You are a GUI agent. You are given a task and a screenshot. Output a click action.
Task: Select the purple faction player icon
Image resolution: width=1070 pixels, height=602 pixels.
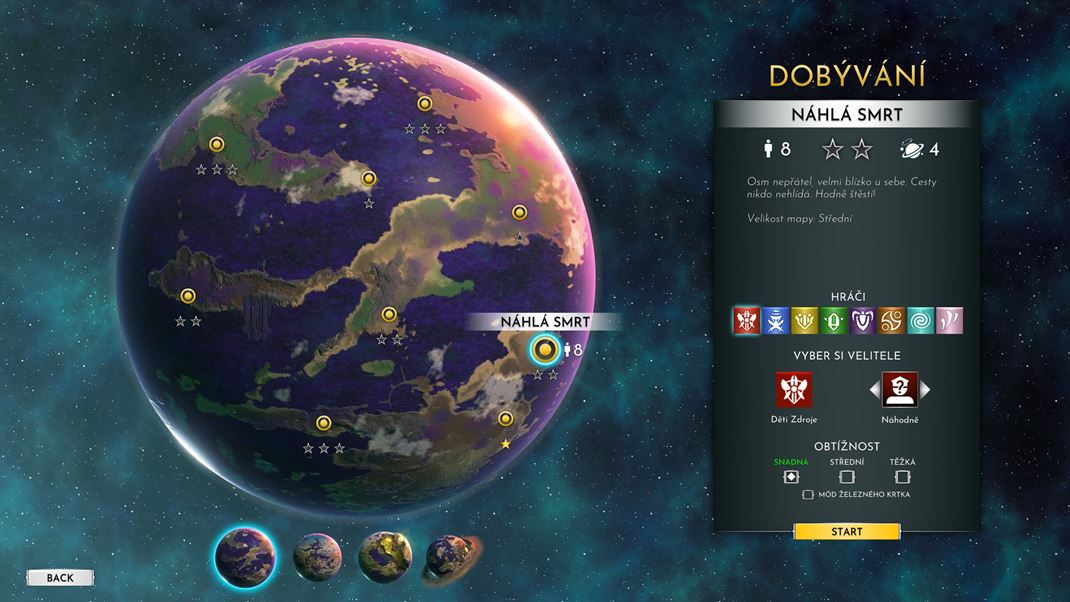click(x=861, y=320)
